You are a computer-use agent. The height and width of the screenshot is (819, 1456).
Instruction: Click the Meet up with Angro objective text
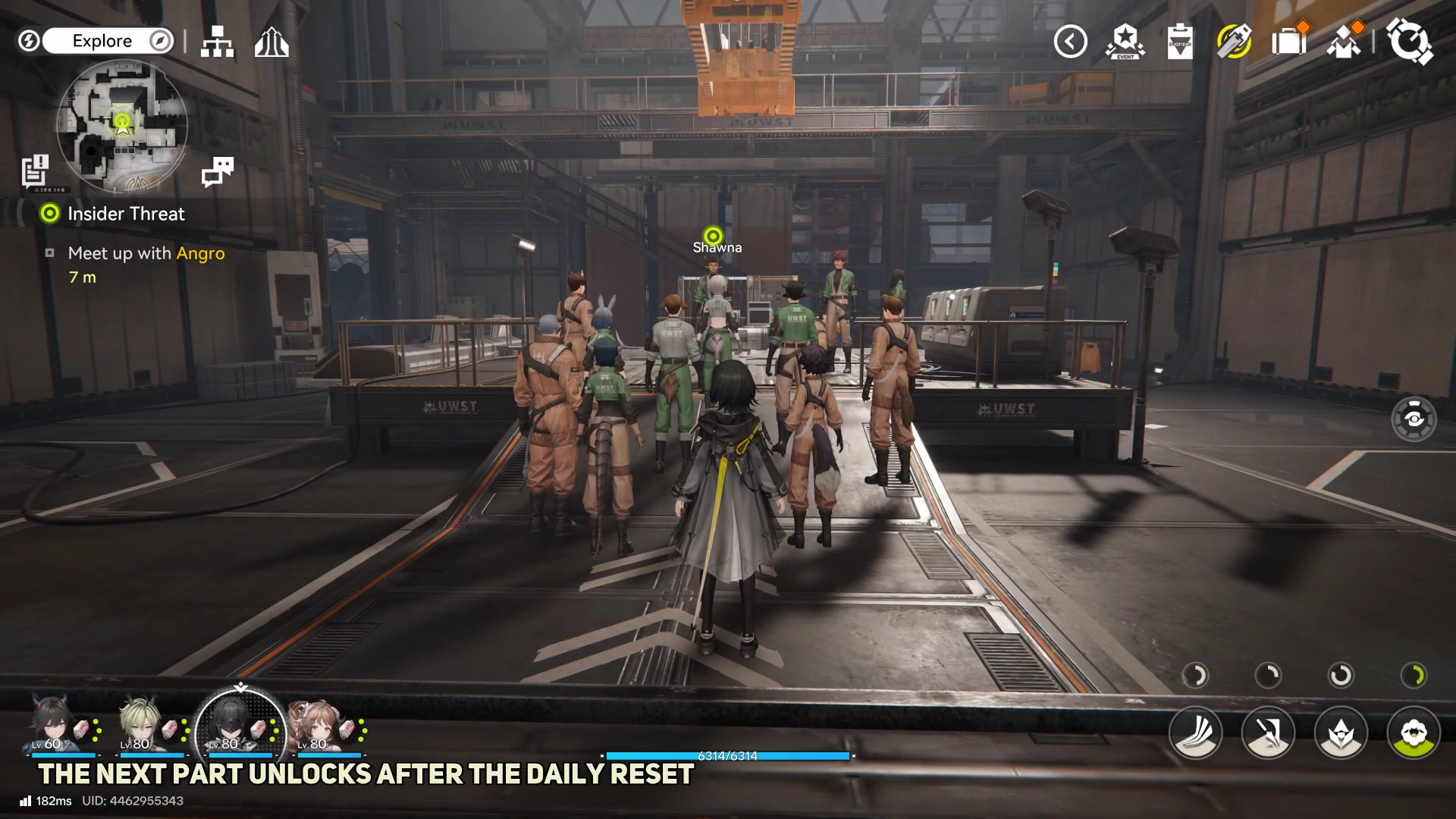click(x=146, y=253)
